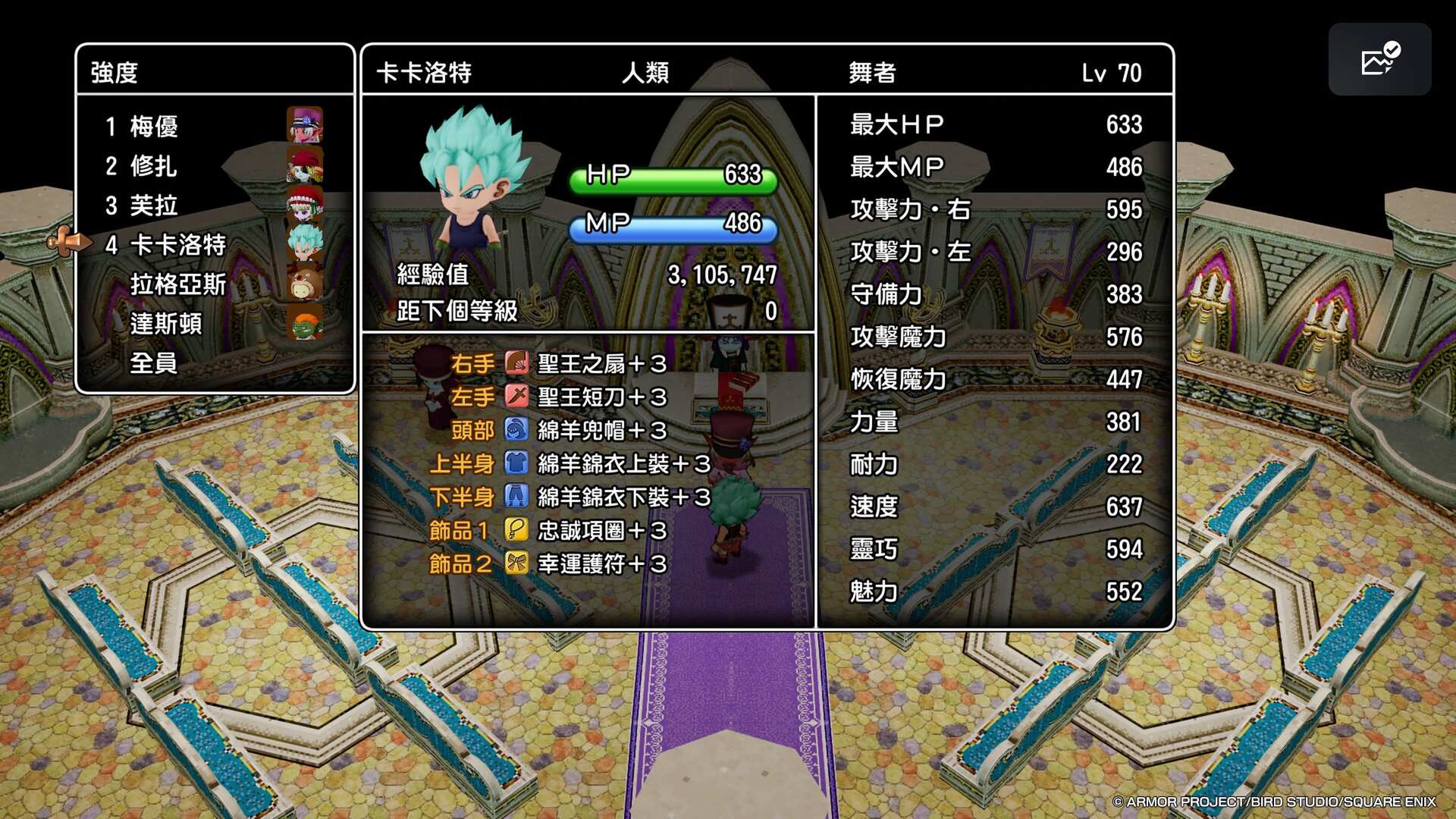Select party member 3 芙拉
Screen dimensions: 1456x819
(155, 206)
